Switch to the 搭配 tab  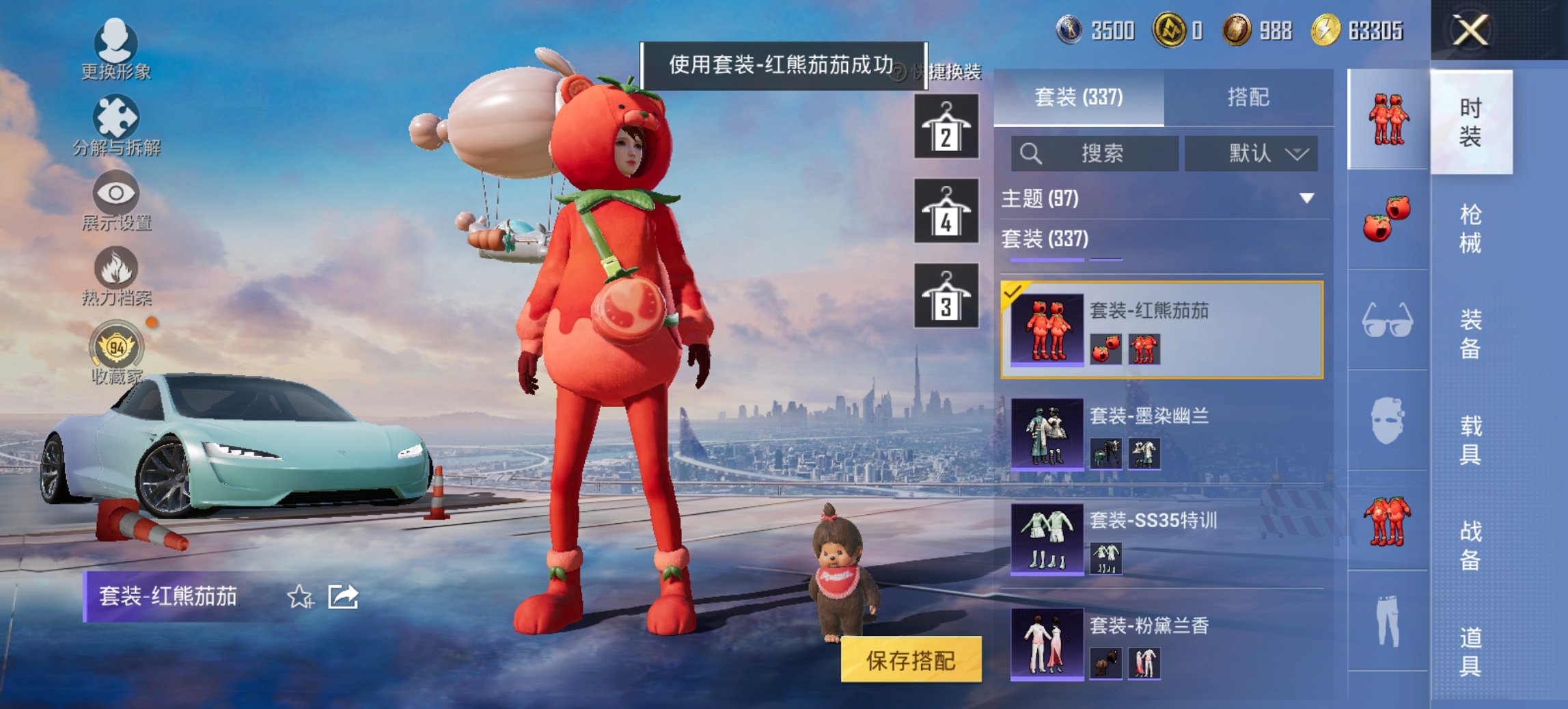[x=1250, y=97]
